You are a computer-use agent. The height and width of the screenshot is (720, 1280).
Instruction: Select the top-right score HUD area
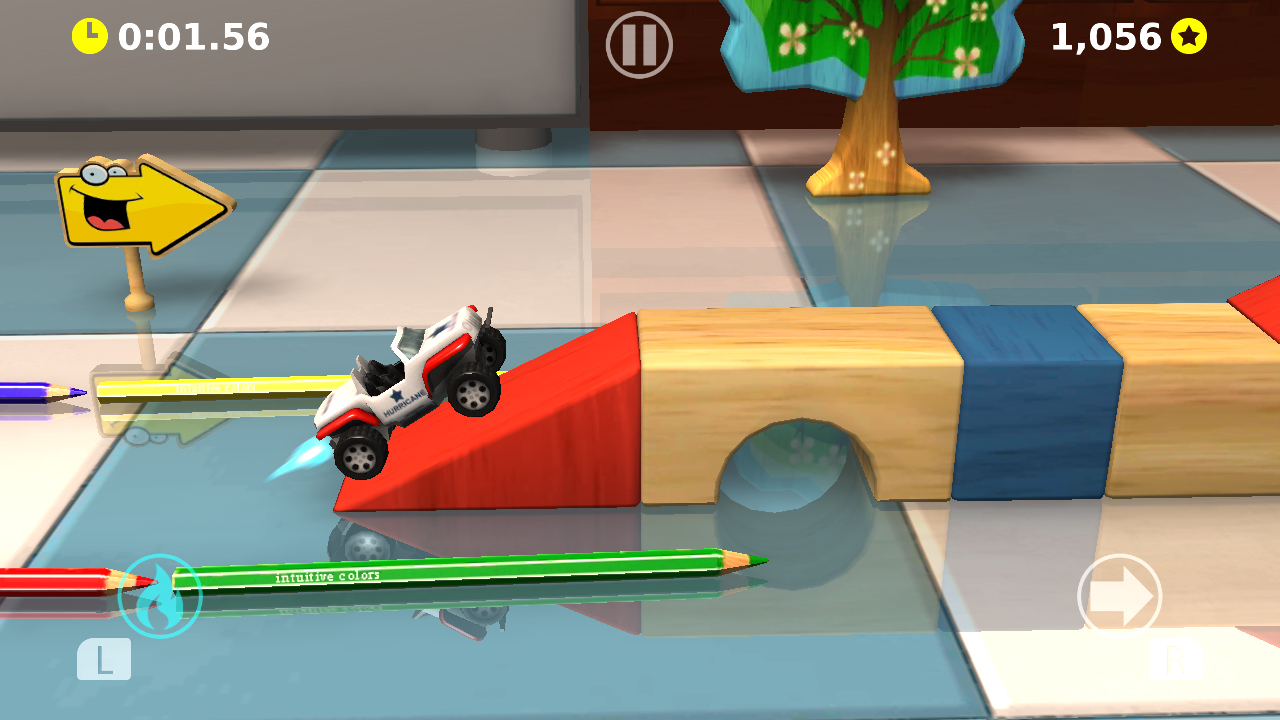[x=1120, y=37]
